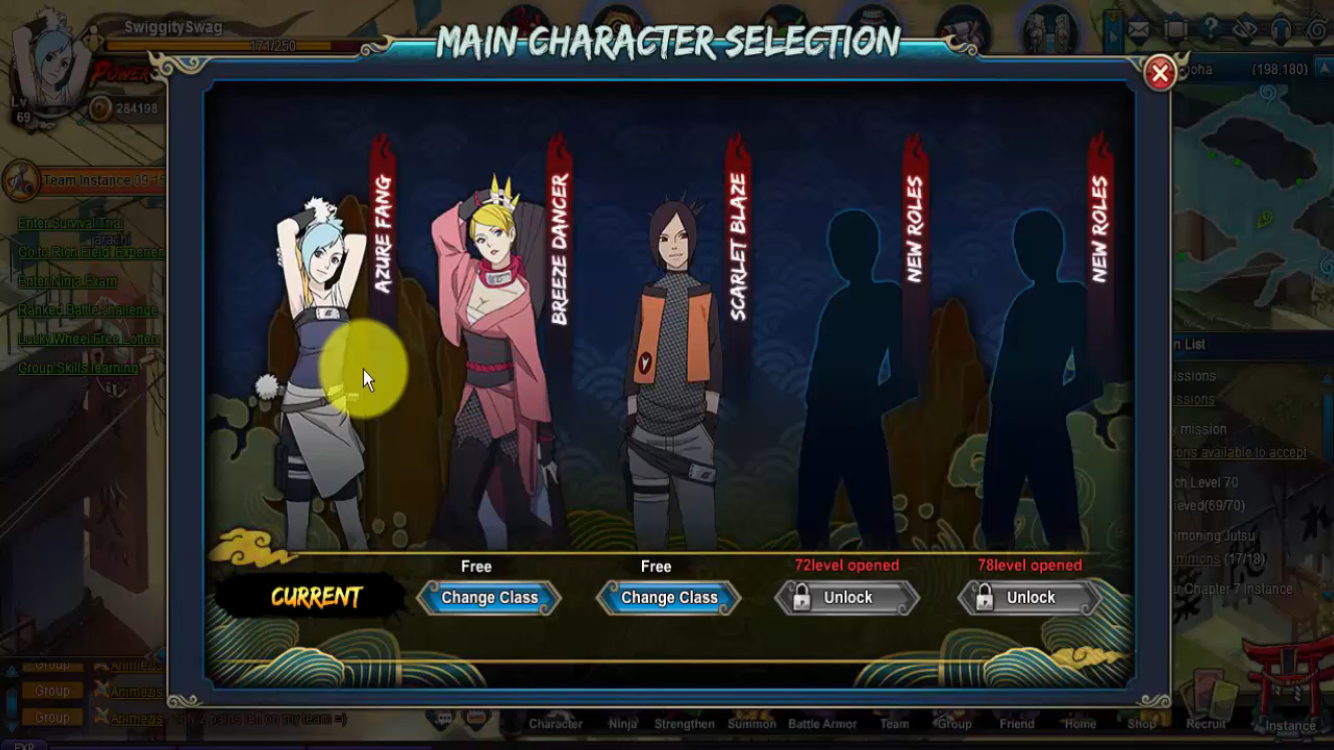The height and width of the screenshot is (750, 1334).
Task: Change class to Breeze Dancer
Action: tap(489, 598)
